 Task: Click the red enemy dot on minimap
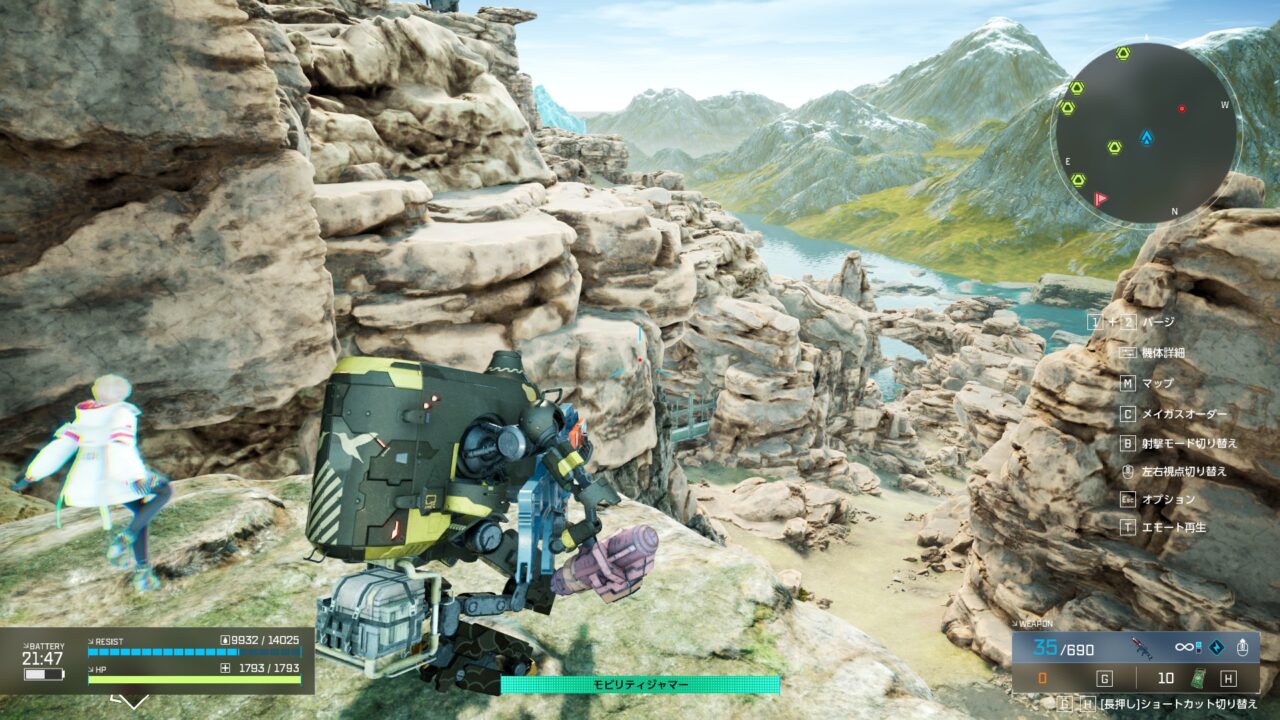(1181, 108)
